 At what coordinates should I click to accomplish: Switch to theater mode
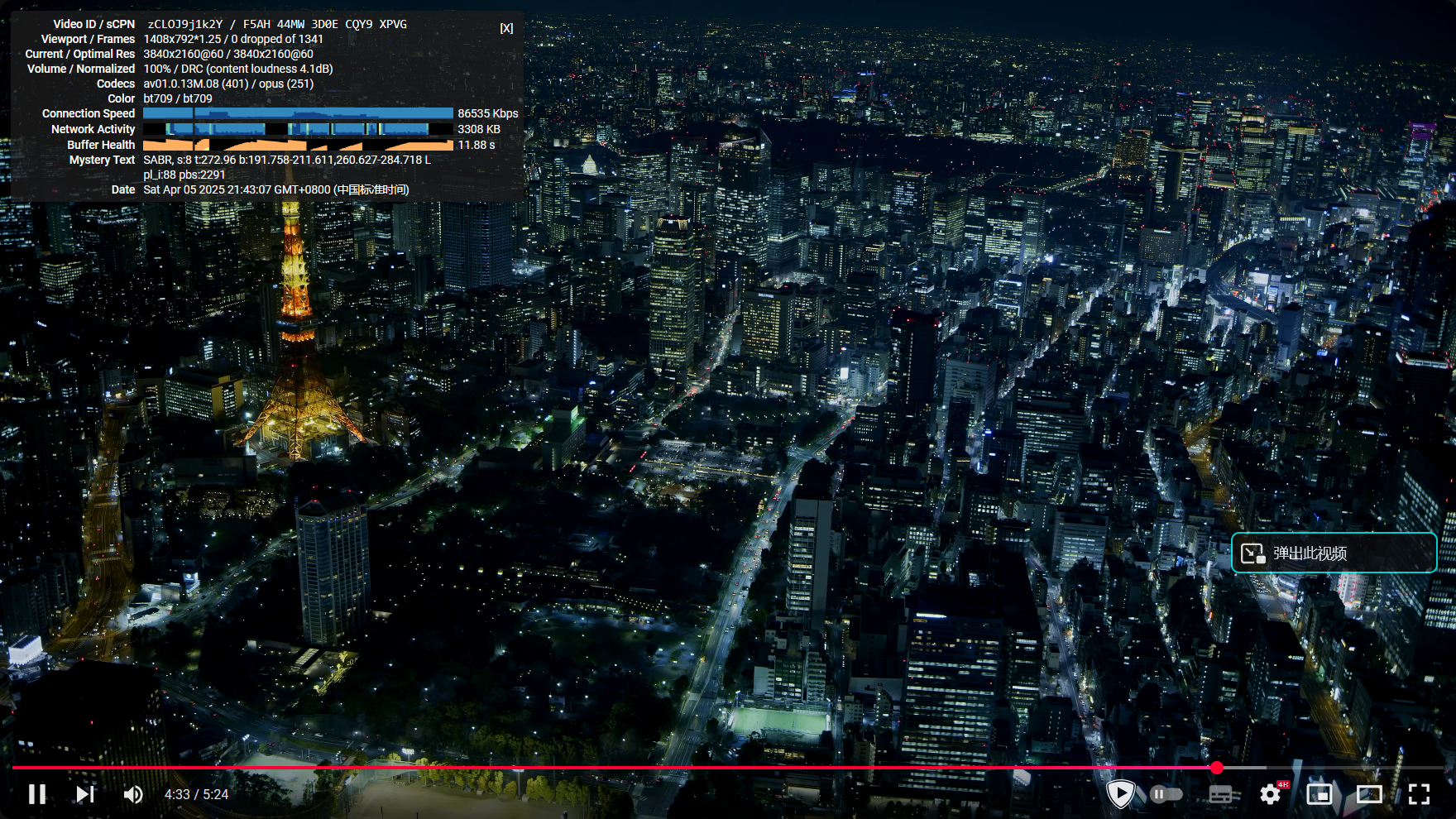(x=1369, y=794)
